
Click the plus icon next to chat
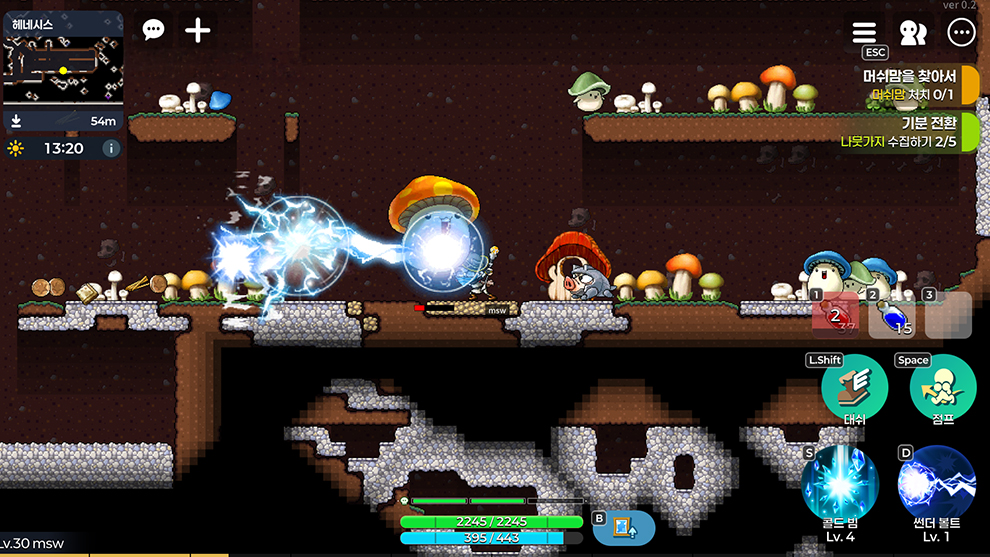tap(198, 30)
